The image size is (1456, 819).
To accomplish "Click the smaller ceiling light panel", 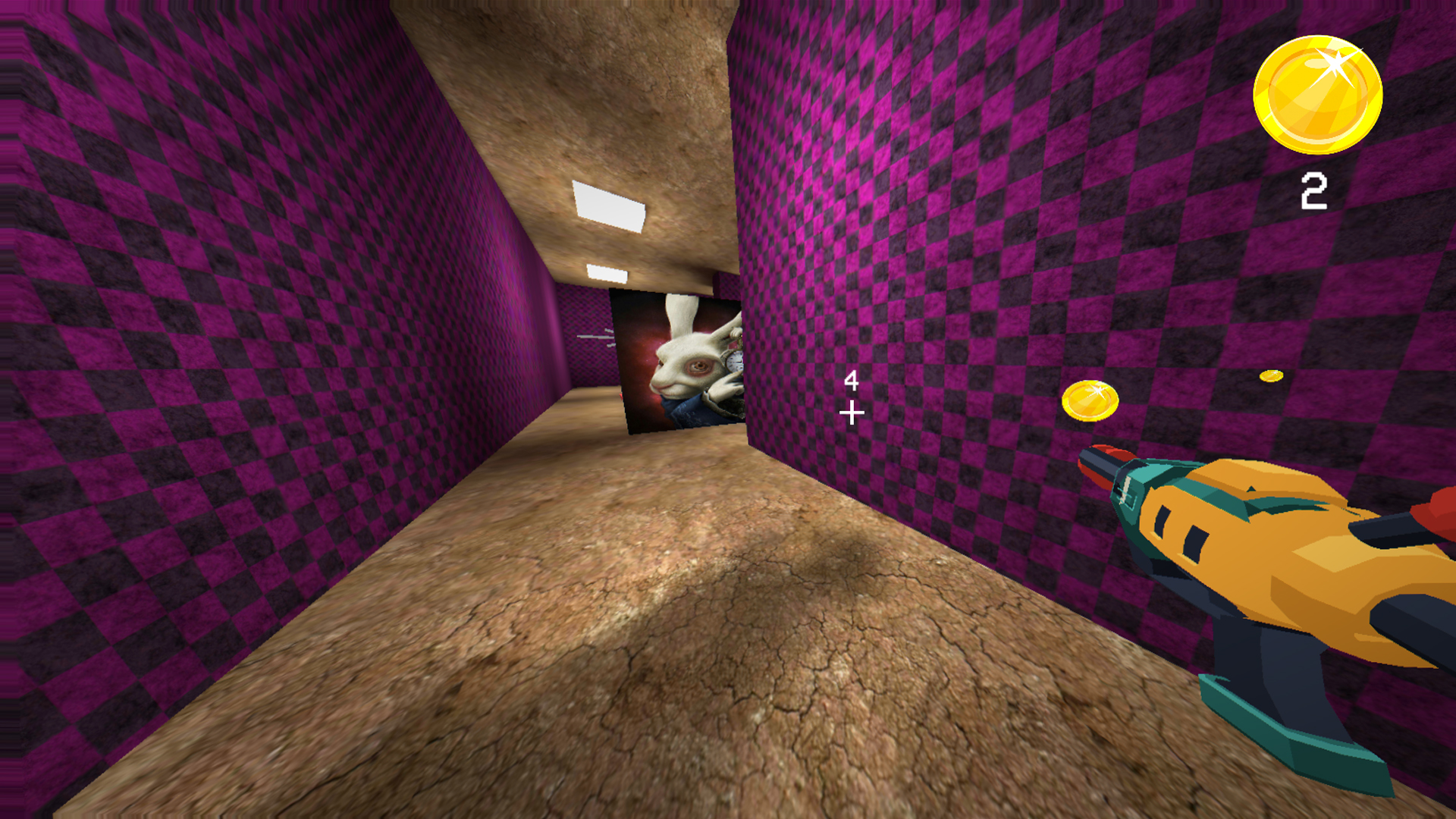I will [607, 273].
